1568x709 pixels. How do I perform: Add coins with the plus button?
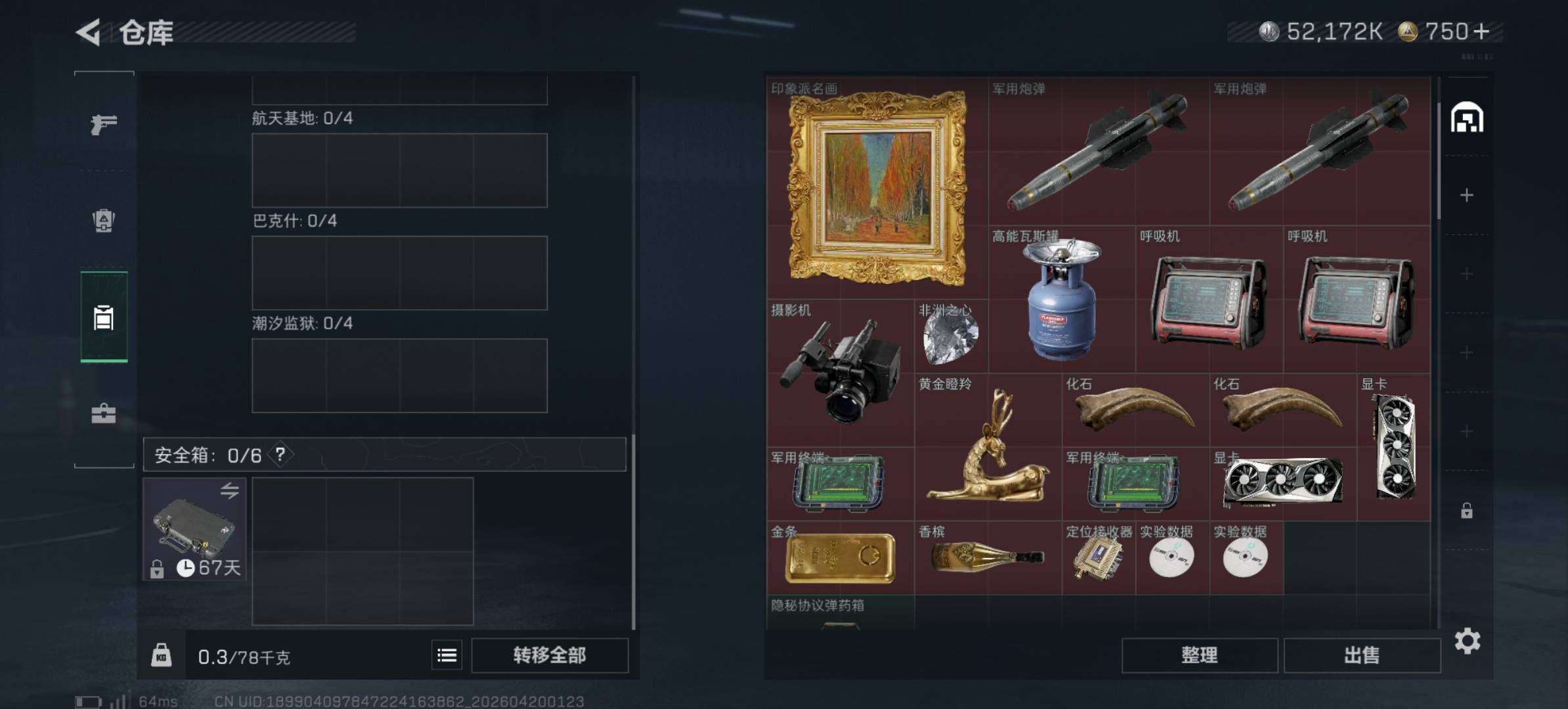[1482, 32]
